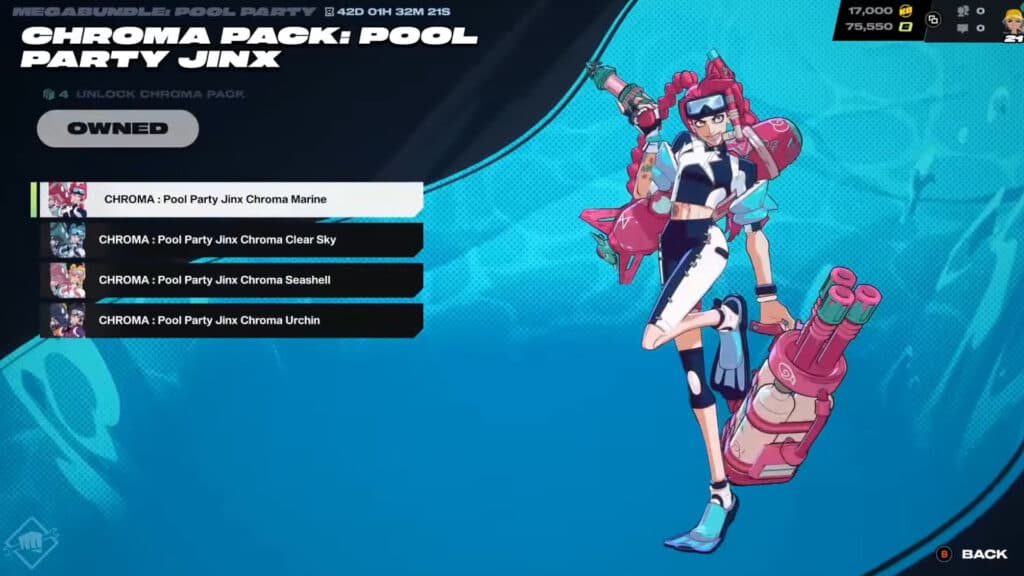This screenshot has height=576, width=1024.
Task: Choose the Chroma Clear Sky row
Action: click(230, 240)
